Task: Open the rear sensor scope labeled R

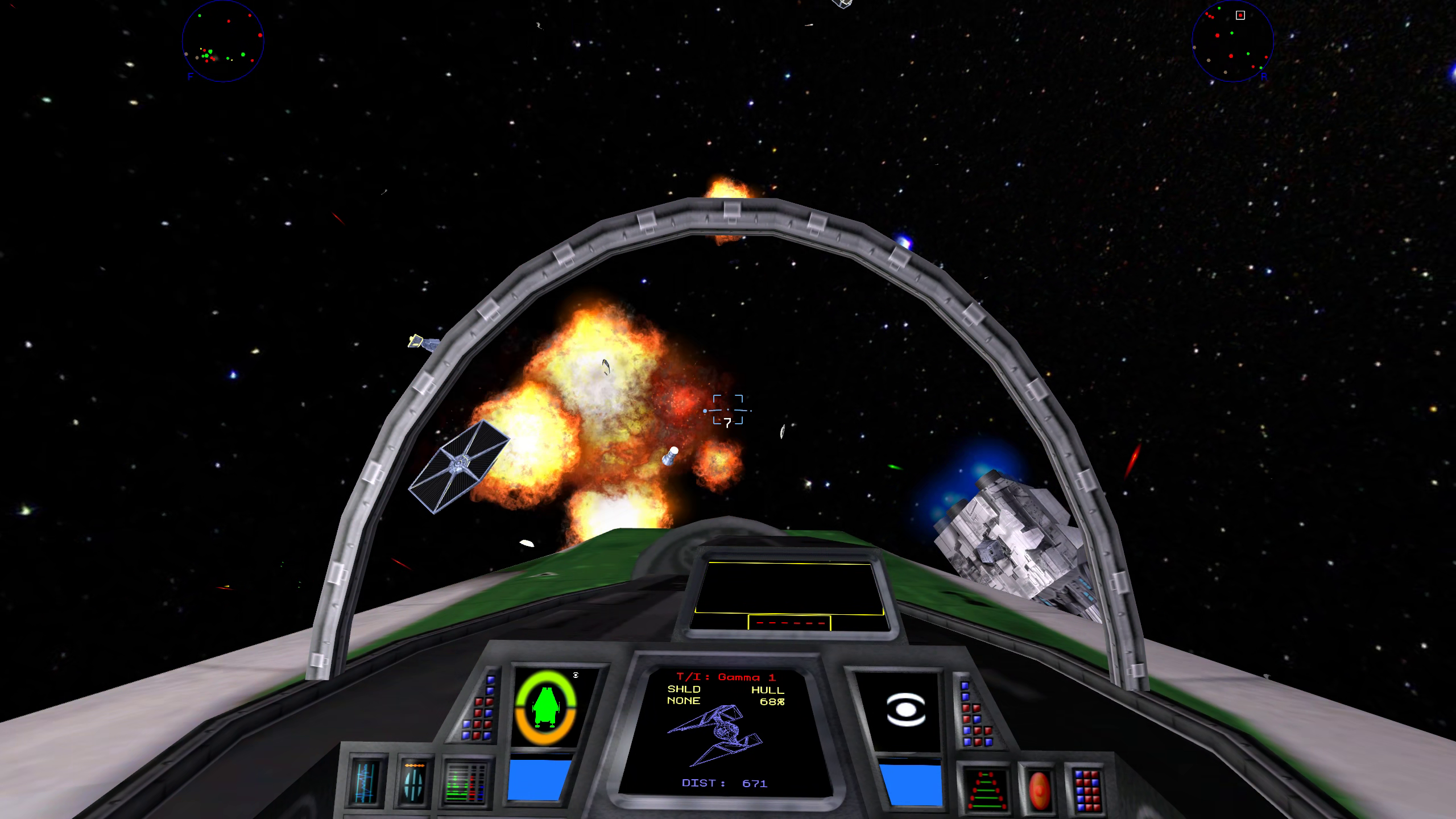Action: click(1234, 43)
